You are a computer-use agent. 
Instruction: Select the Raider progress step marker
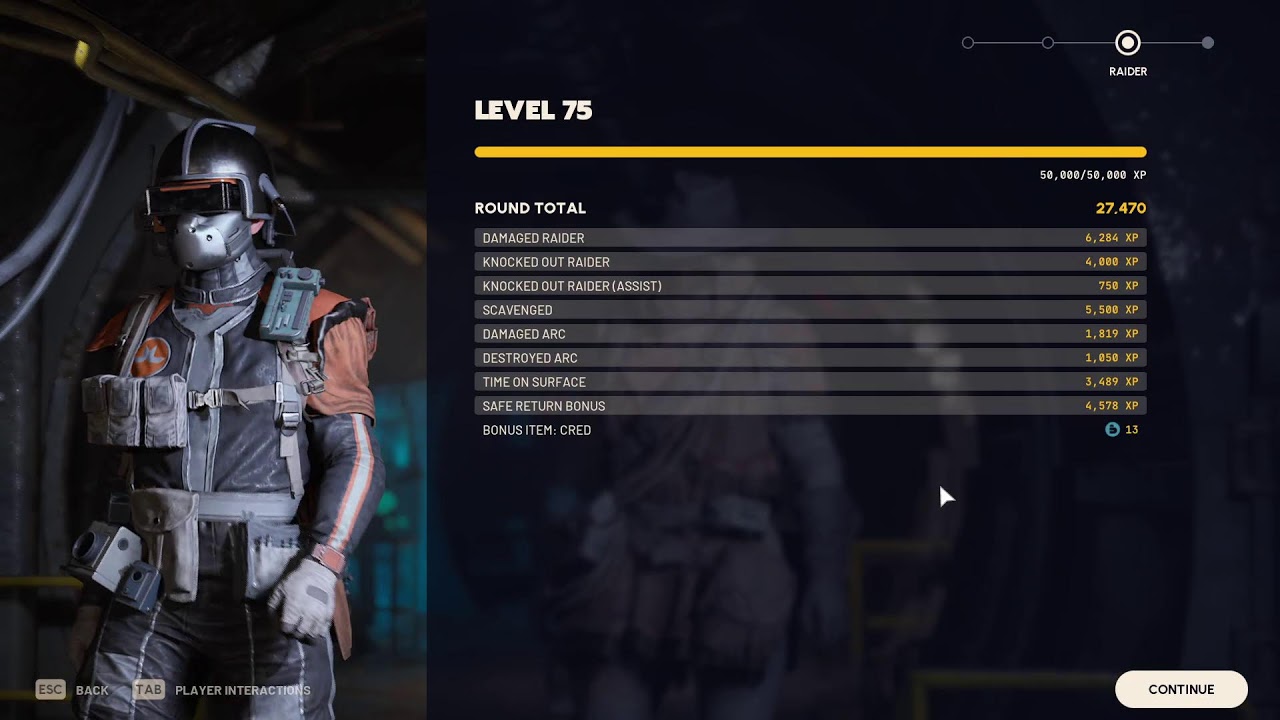1127,43
